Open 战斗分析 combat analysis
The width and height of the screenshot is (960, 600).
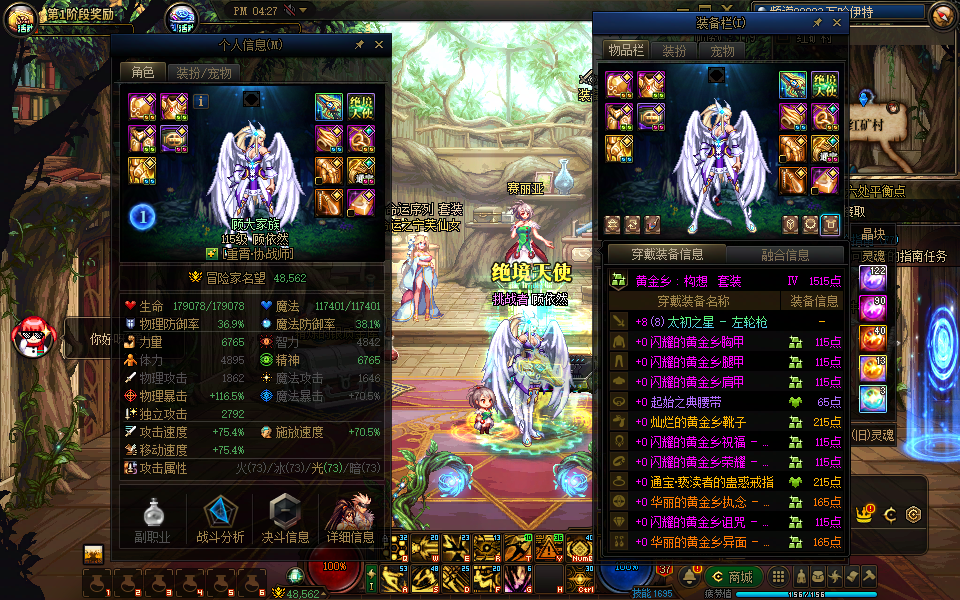[220, 520]
